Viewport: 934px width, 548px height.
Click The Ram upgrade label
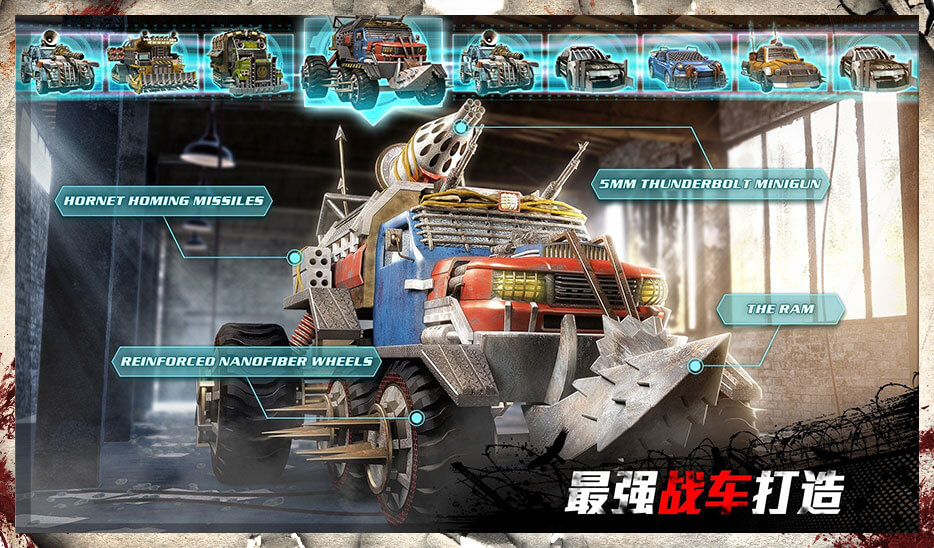780,309
